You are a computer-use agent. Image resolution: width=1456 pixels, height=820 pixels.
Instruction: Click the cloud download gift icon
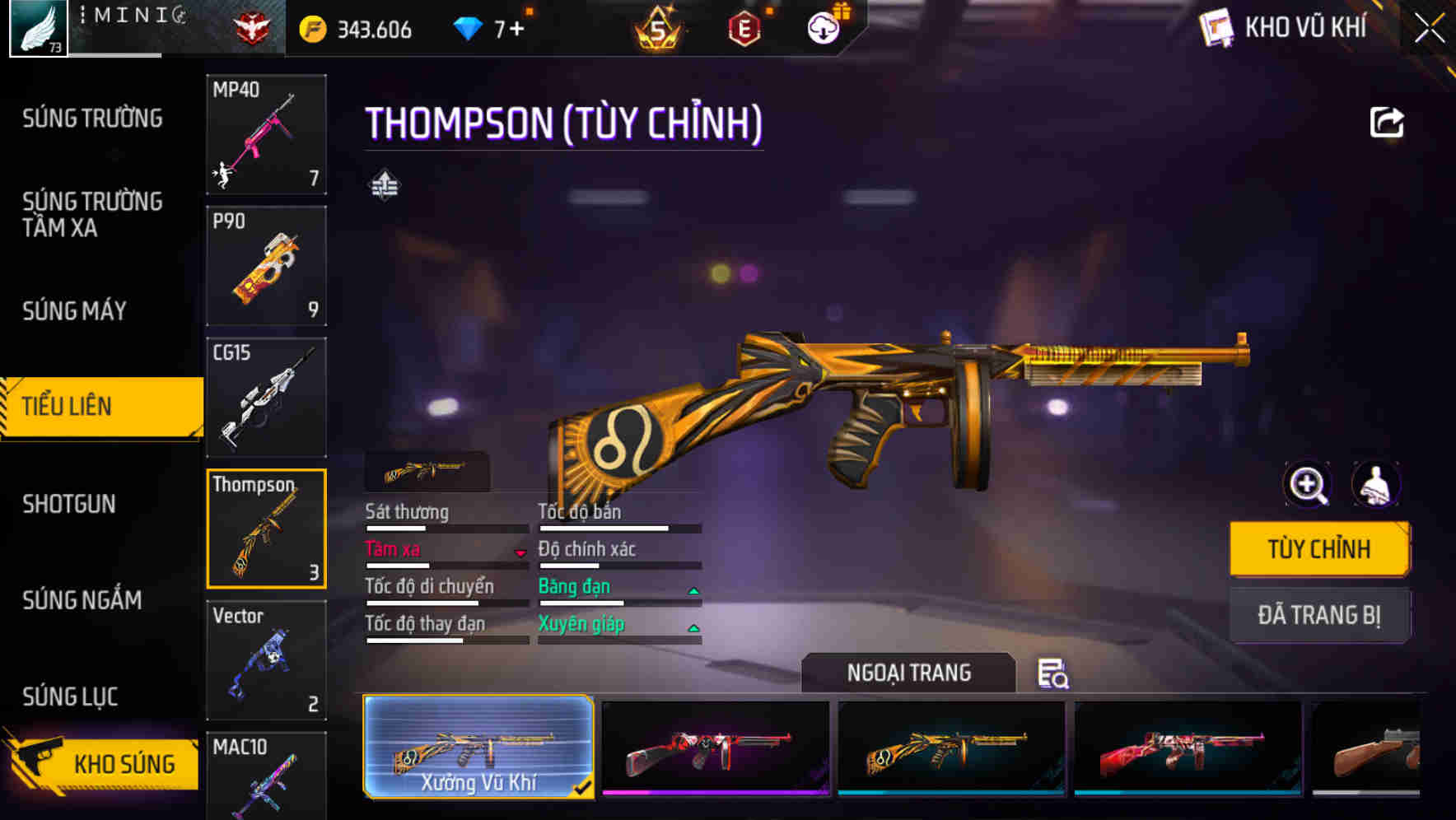(x=824, y=26)
